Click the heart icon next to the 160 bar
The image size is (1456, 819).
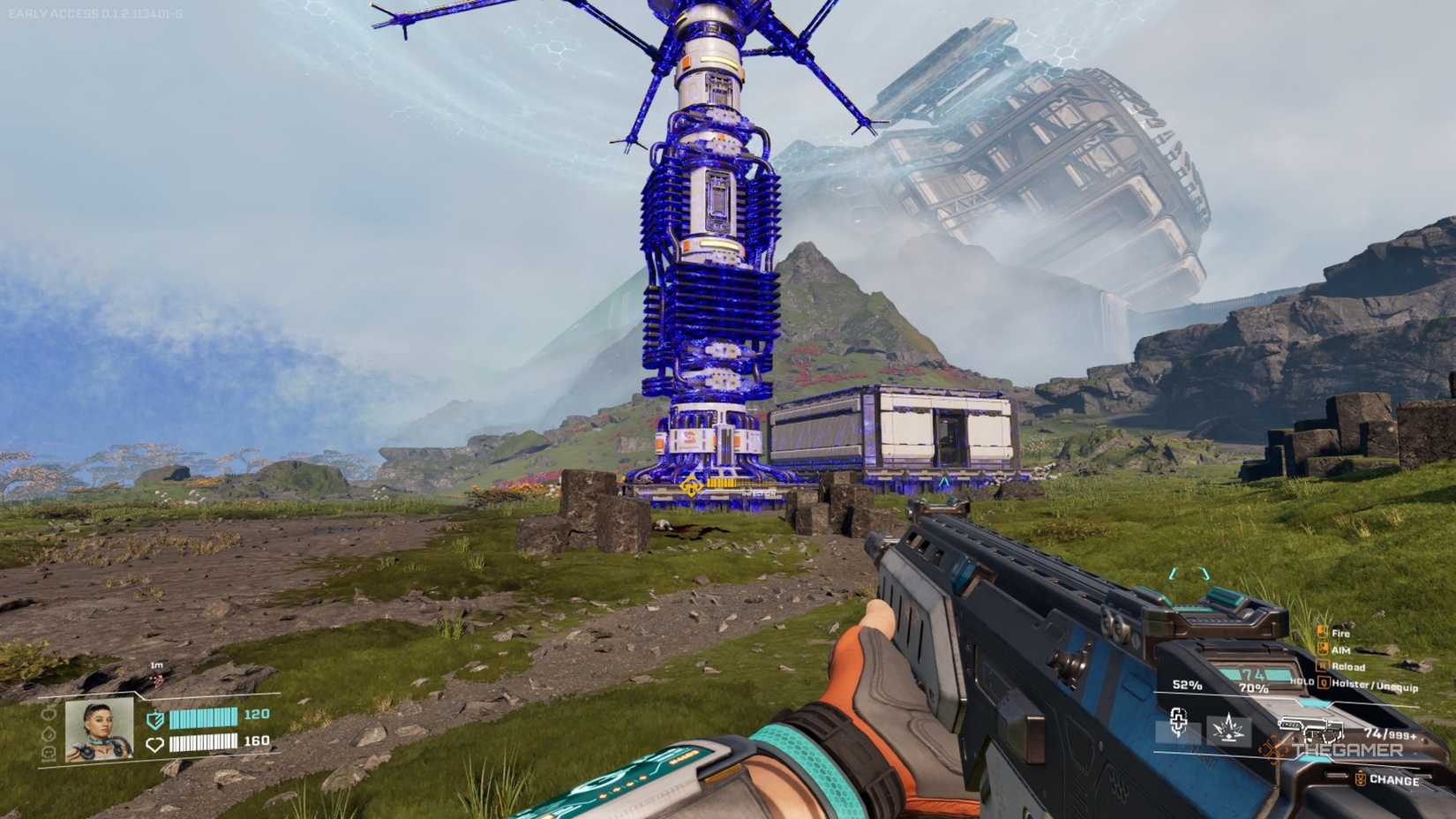pyautogui.click(x=155, y=744)
